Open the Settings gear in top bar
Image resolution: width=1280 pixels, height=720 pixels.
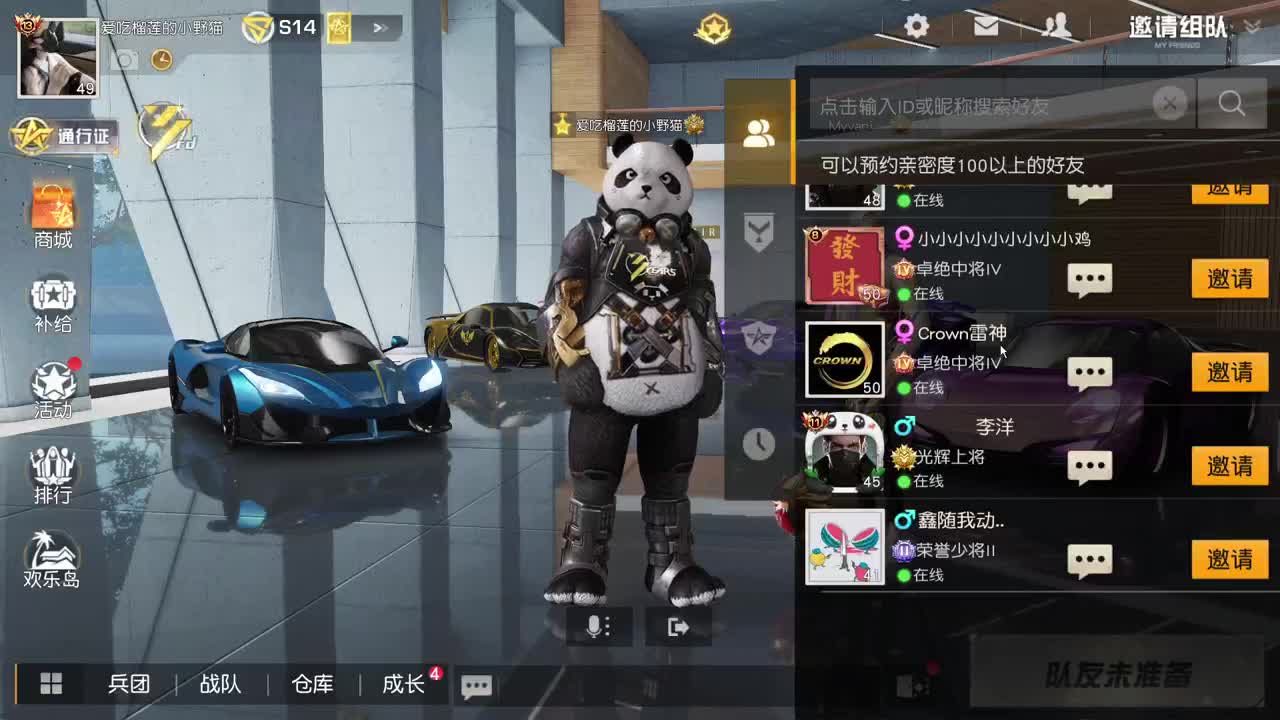916,27
